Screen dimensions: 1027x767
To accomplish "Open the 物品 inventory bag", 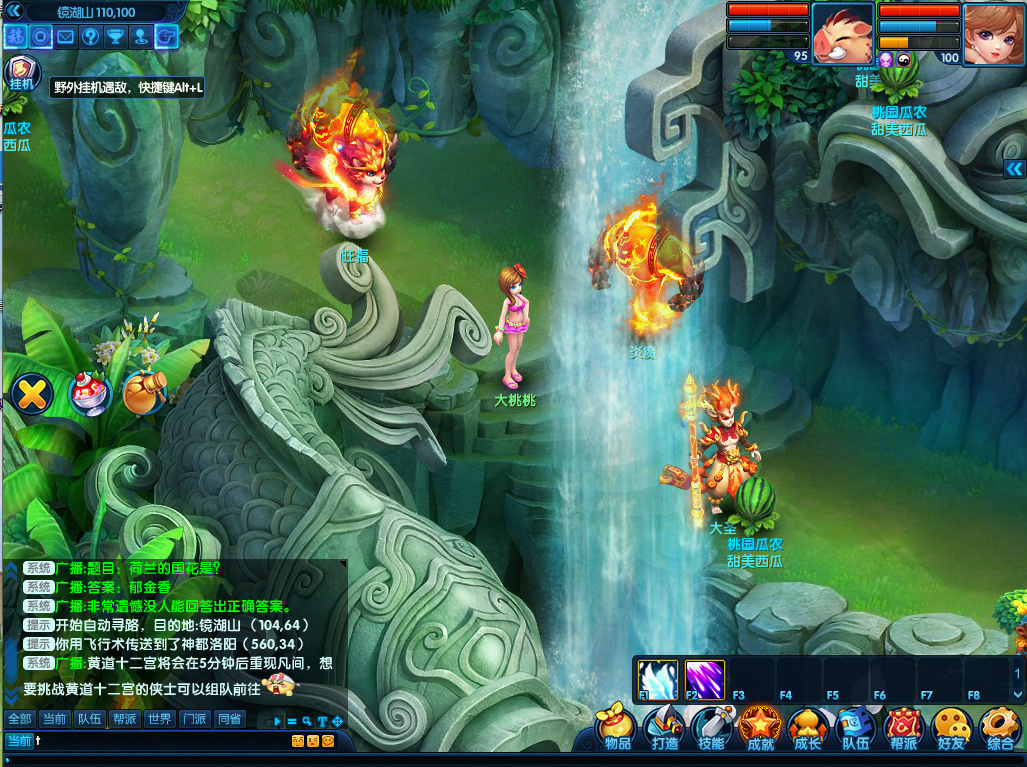I will coord(617,728).
